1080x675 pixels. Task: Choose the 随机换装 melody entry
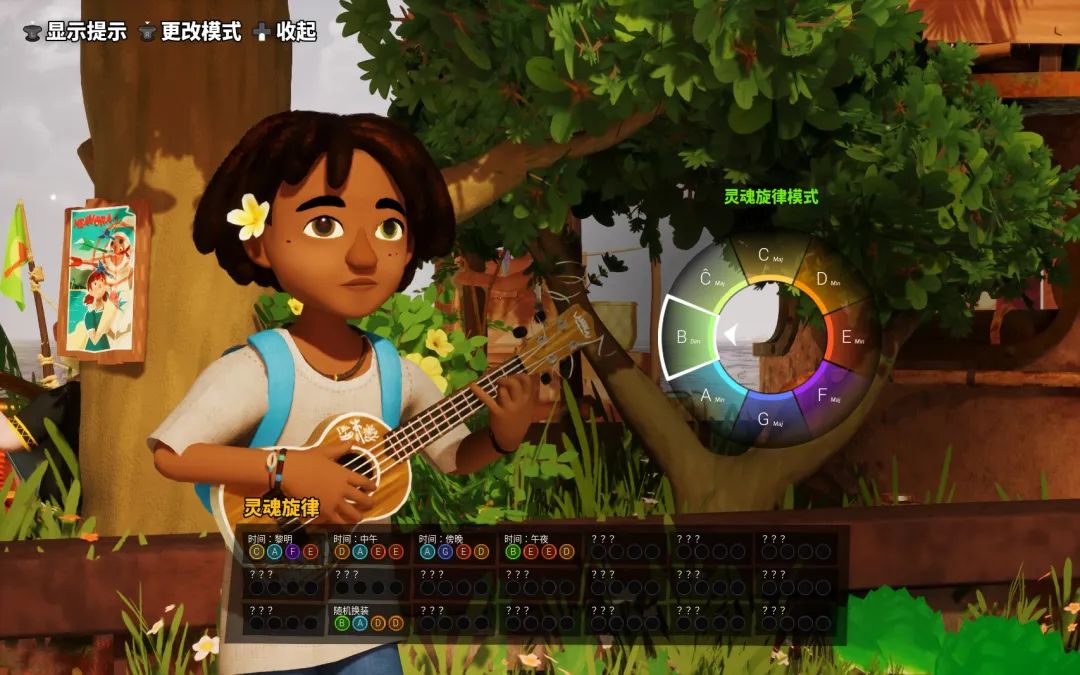[x=369, y=617]
